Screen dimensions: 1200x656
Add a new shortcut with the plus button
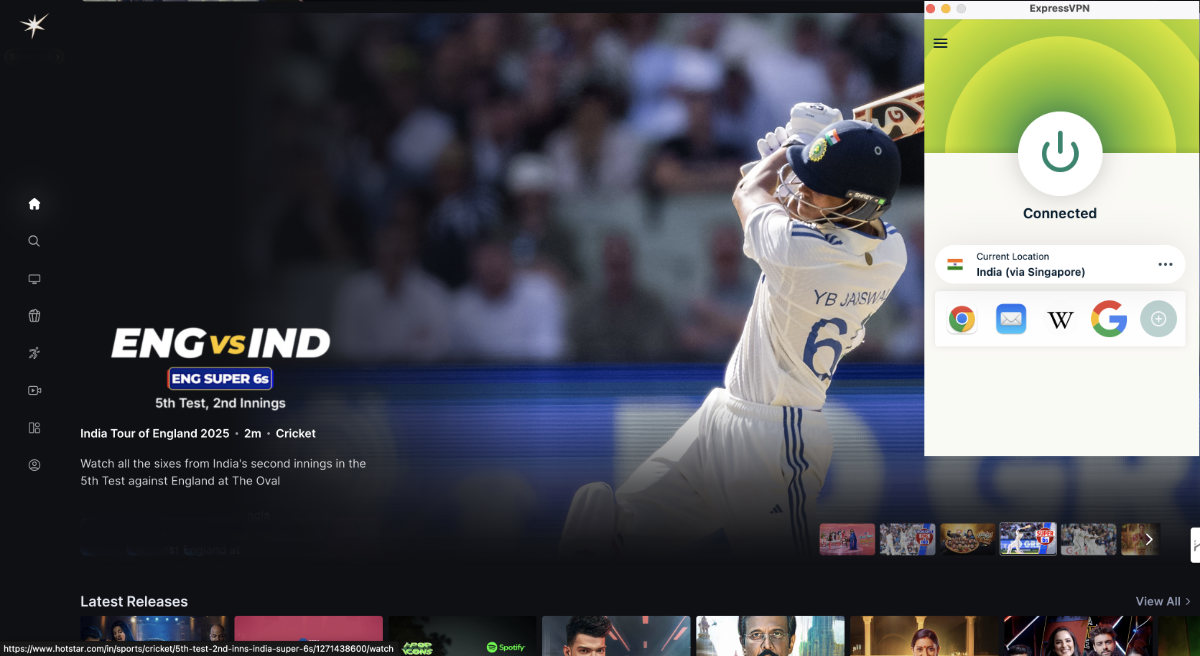(1158, 319)
